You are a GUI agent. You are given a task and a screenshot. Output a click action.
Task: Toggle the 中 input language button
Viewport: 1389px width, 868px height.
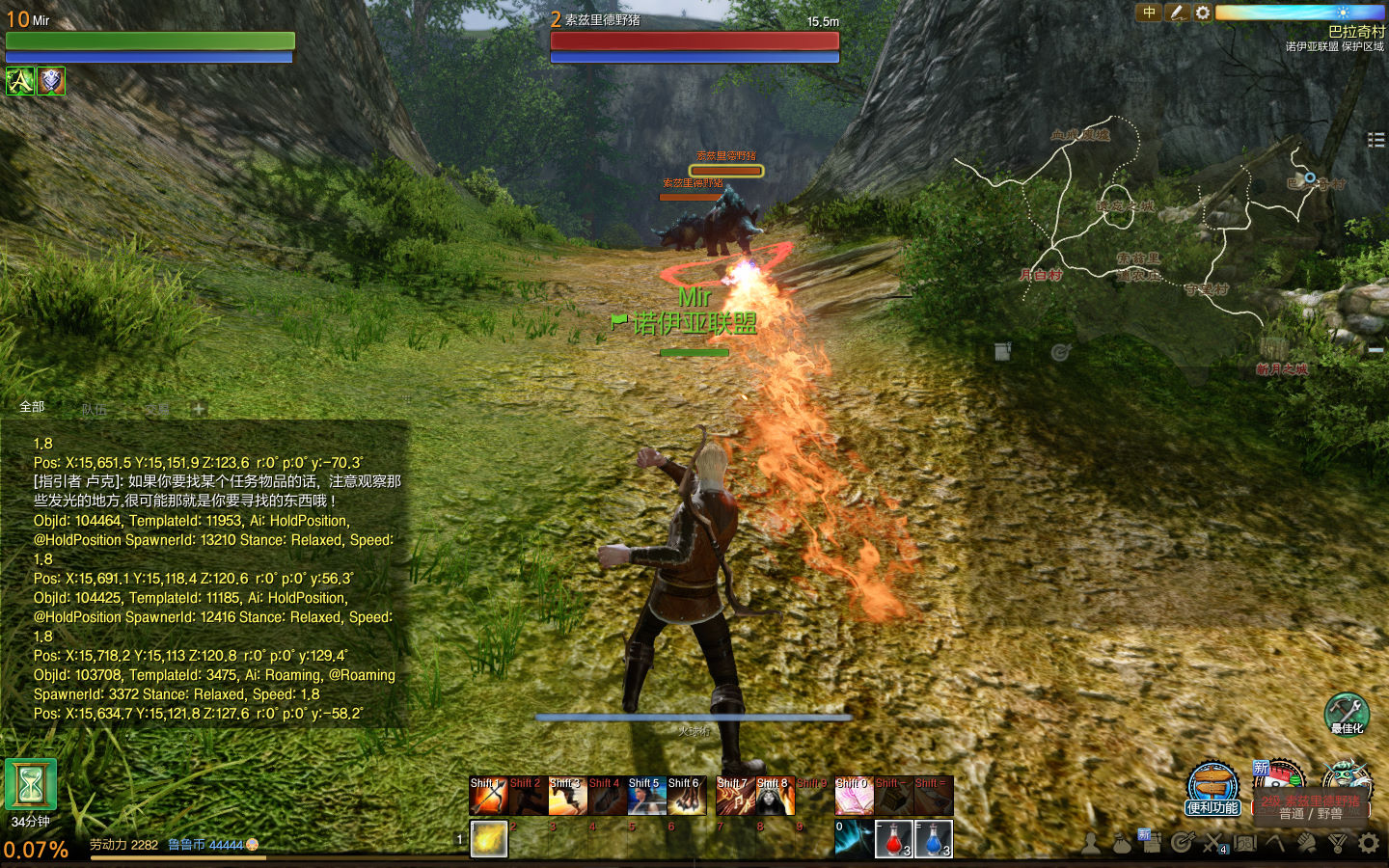1149,13
